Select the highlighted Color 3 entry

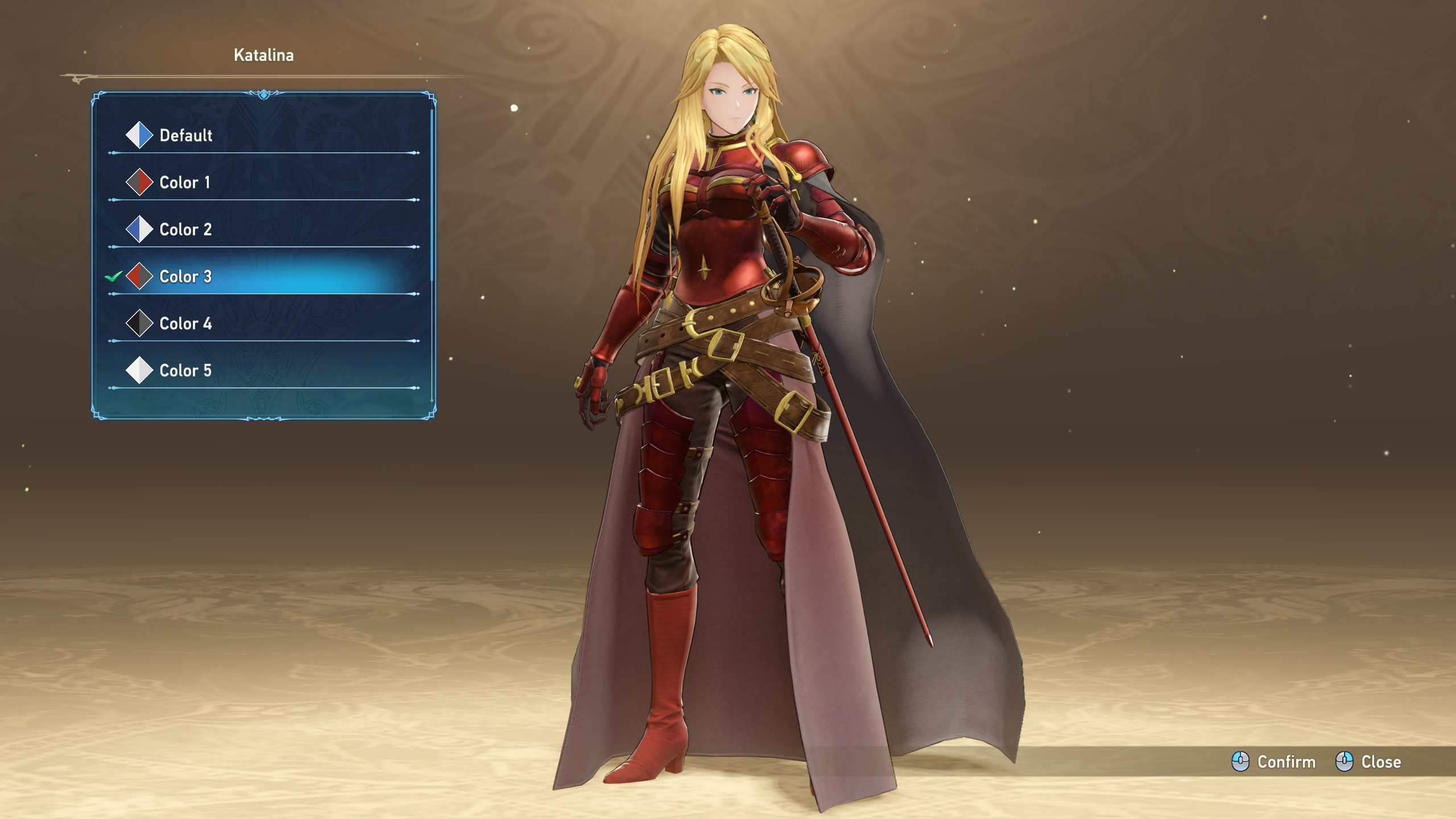[x=185, y=277]
